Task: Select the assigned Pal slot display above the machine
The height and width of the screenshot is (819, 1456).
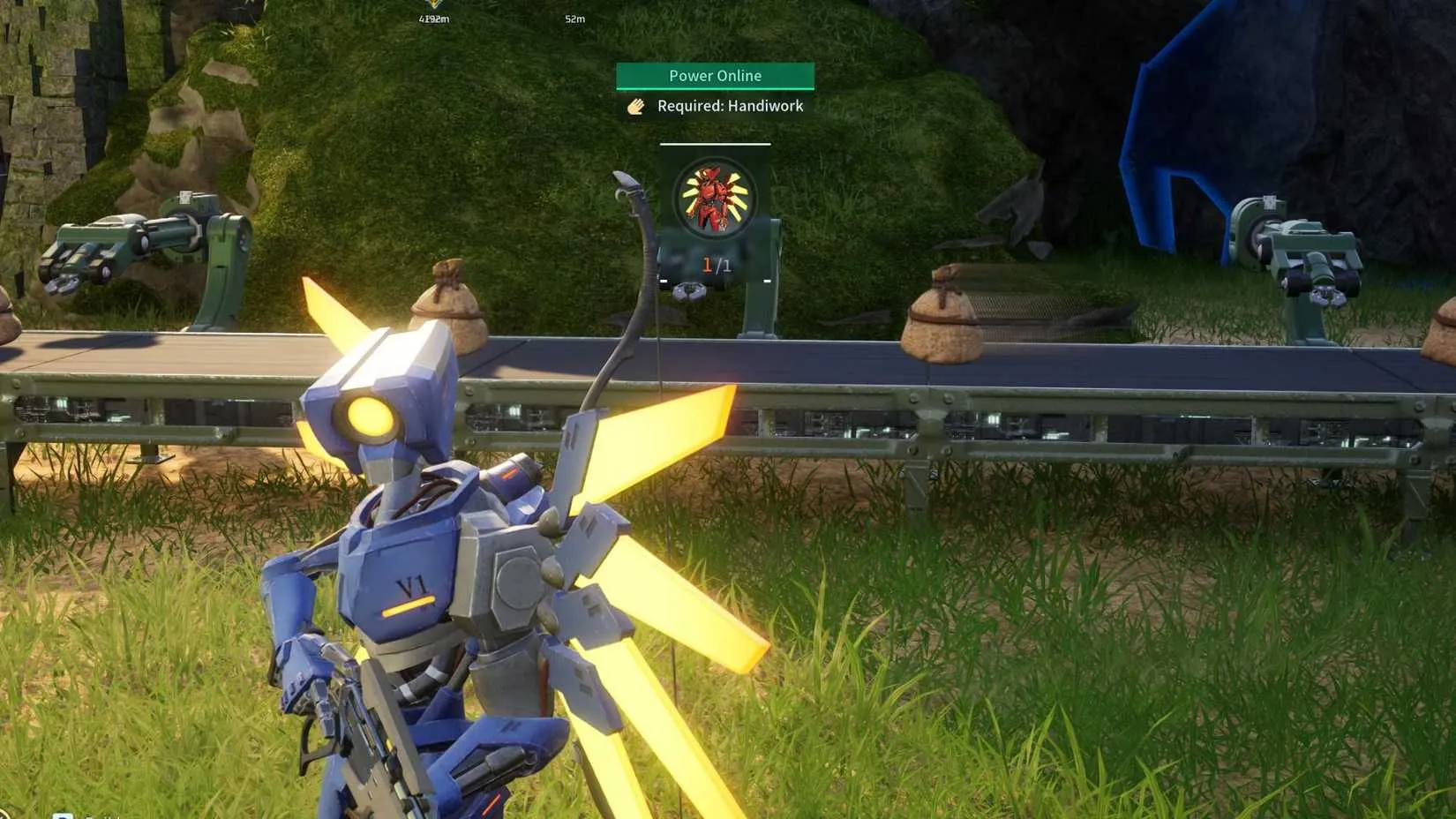Action: (x=714, y=212)
